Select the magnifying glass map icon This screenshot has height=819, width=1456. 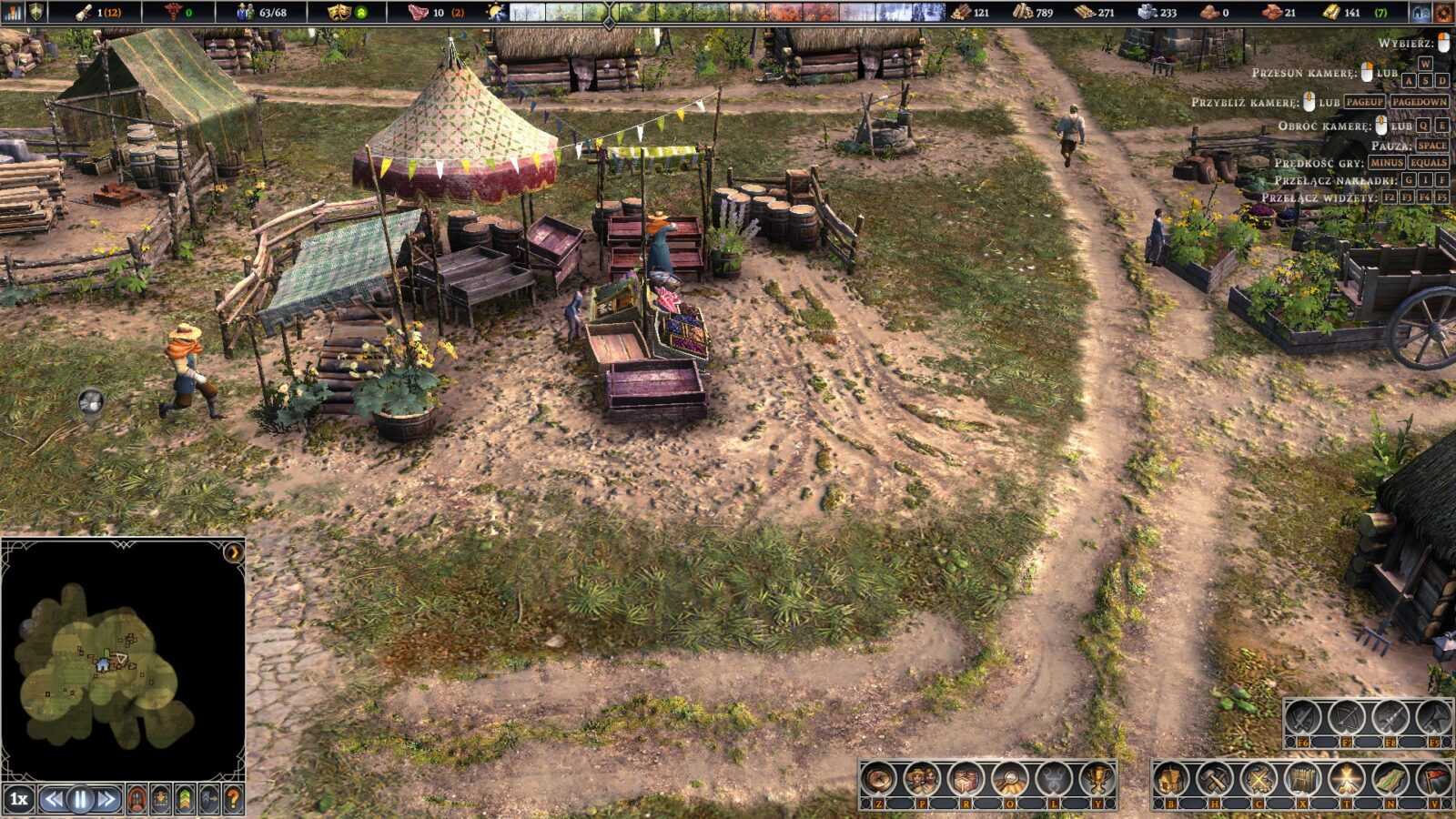pyautogui.click(x=1010, y=779)
